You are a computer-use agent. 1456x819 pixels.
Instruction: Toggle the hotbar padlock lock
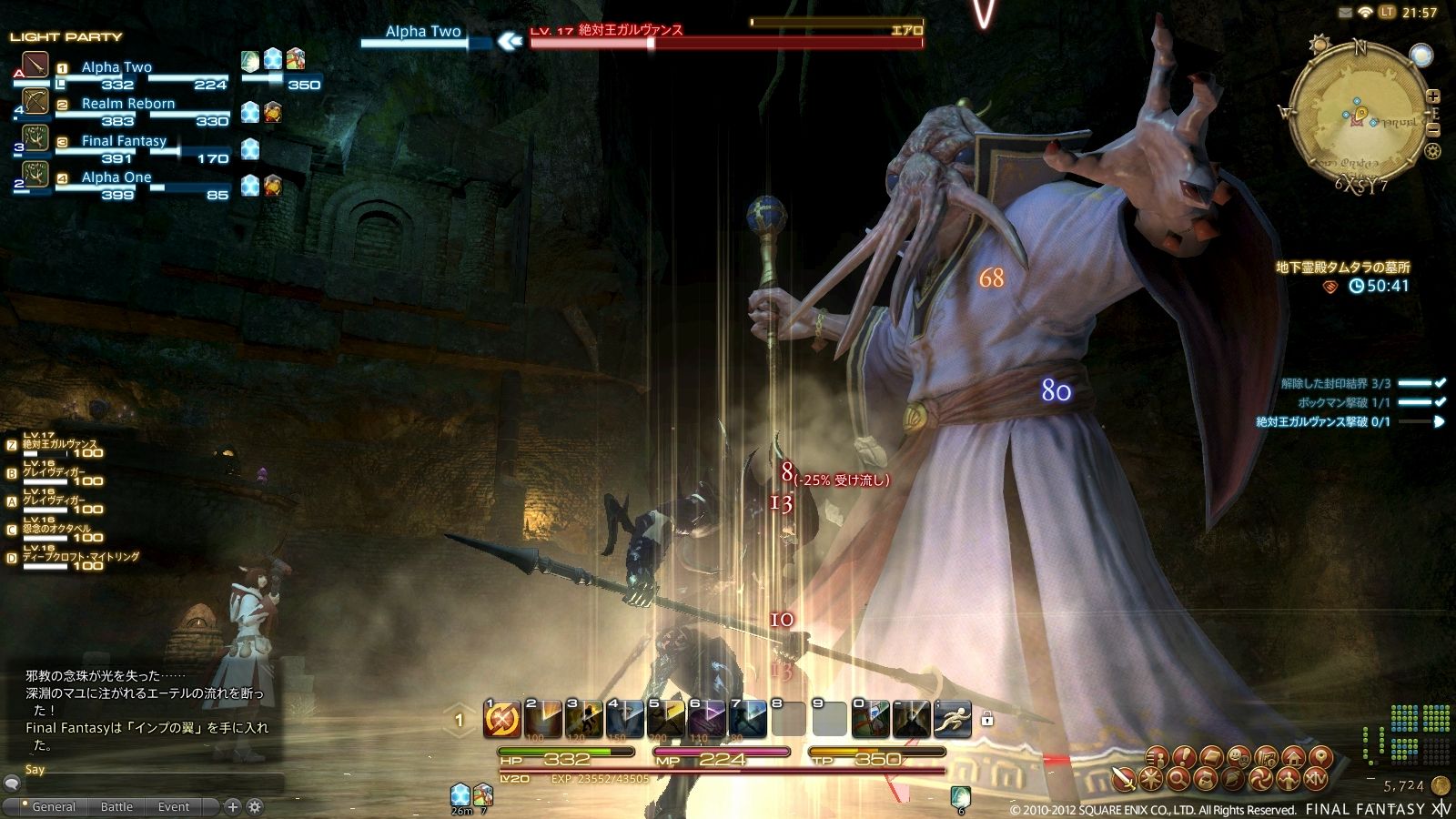[986, 719]
